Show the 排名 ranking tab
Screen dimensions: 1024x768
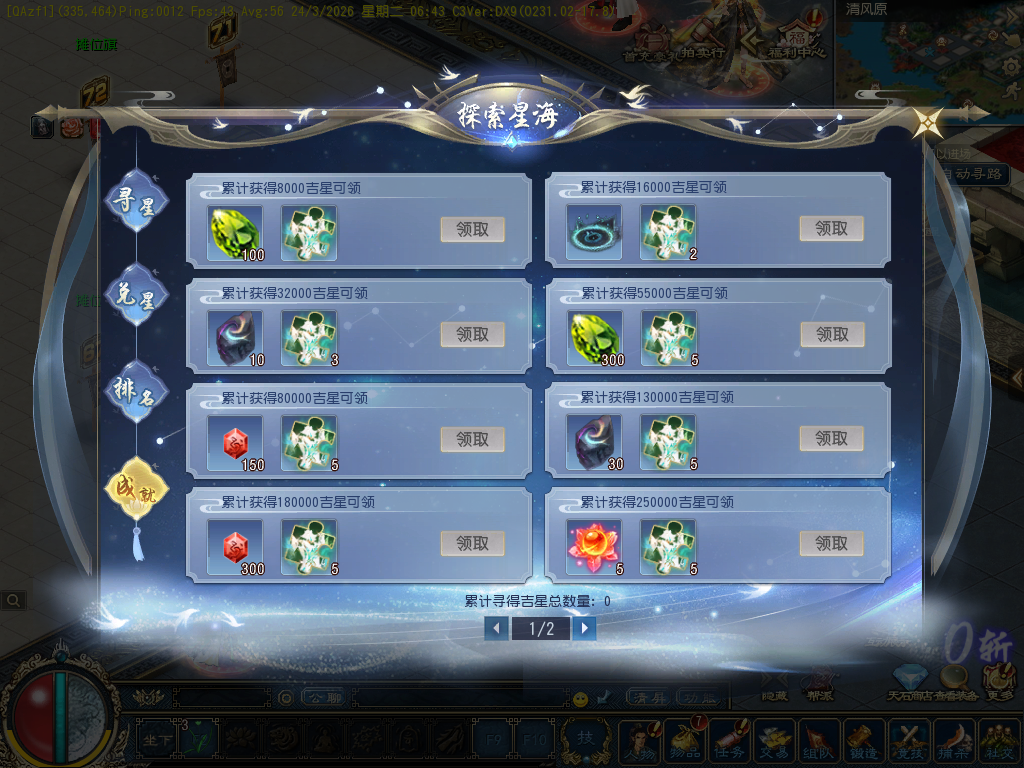pos(137,390)
